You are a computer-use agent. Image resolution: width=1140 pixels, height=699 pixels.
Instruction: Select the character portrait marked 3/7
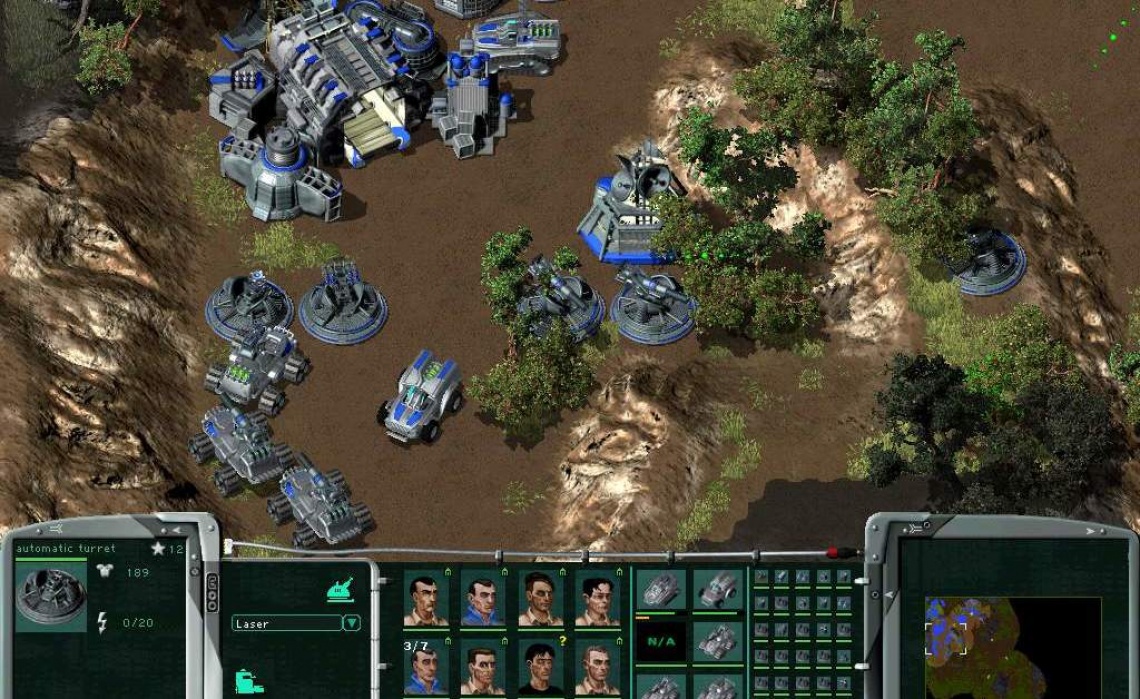426,667
